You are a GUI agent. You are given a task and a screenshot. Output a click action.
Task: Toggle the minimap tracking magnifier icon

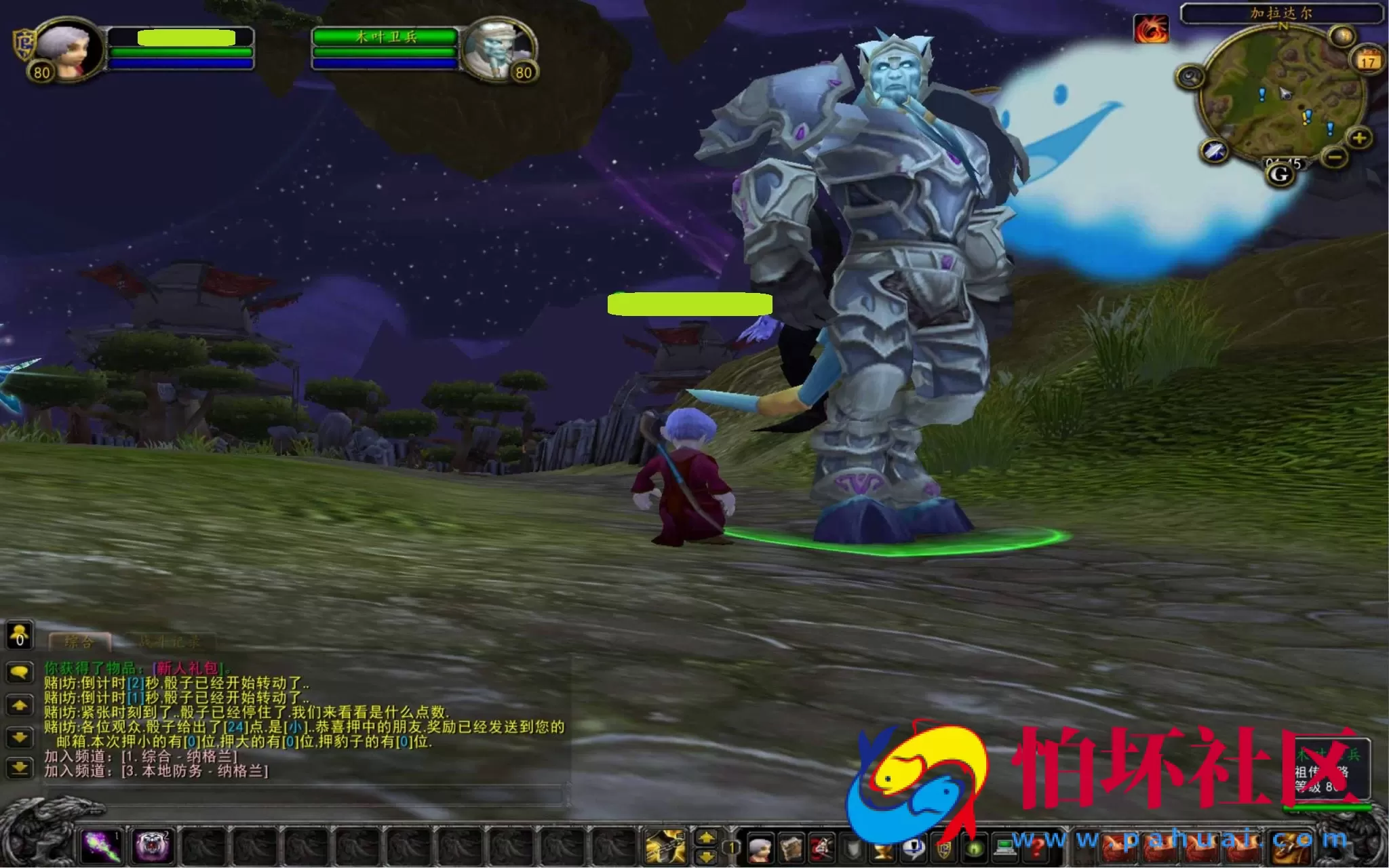(1191, 76)
